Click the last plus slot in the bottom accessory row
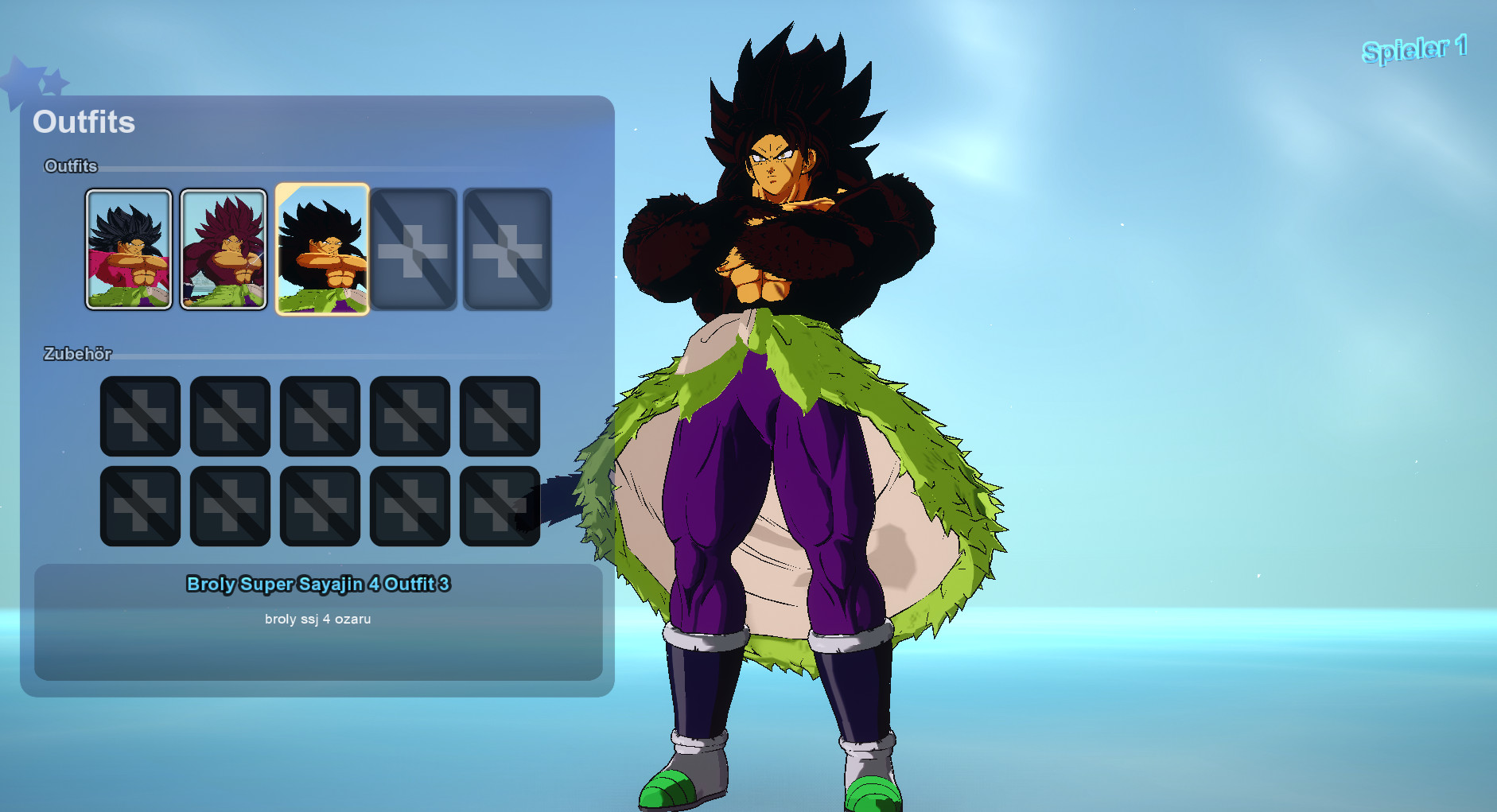1497x812 pixels. 500,504
